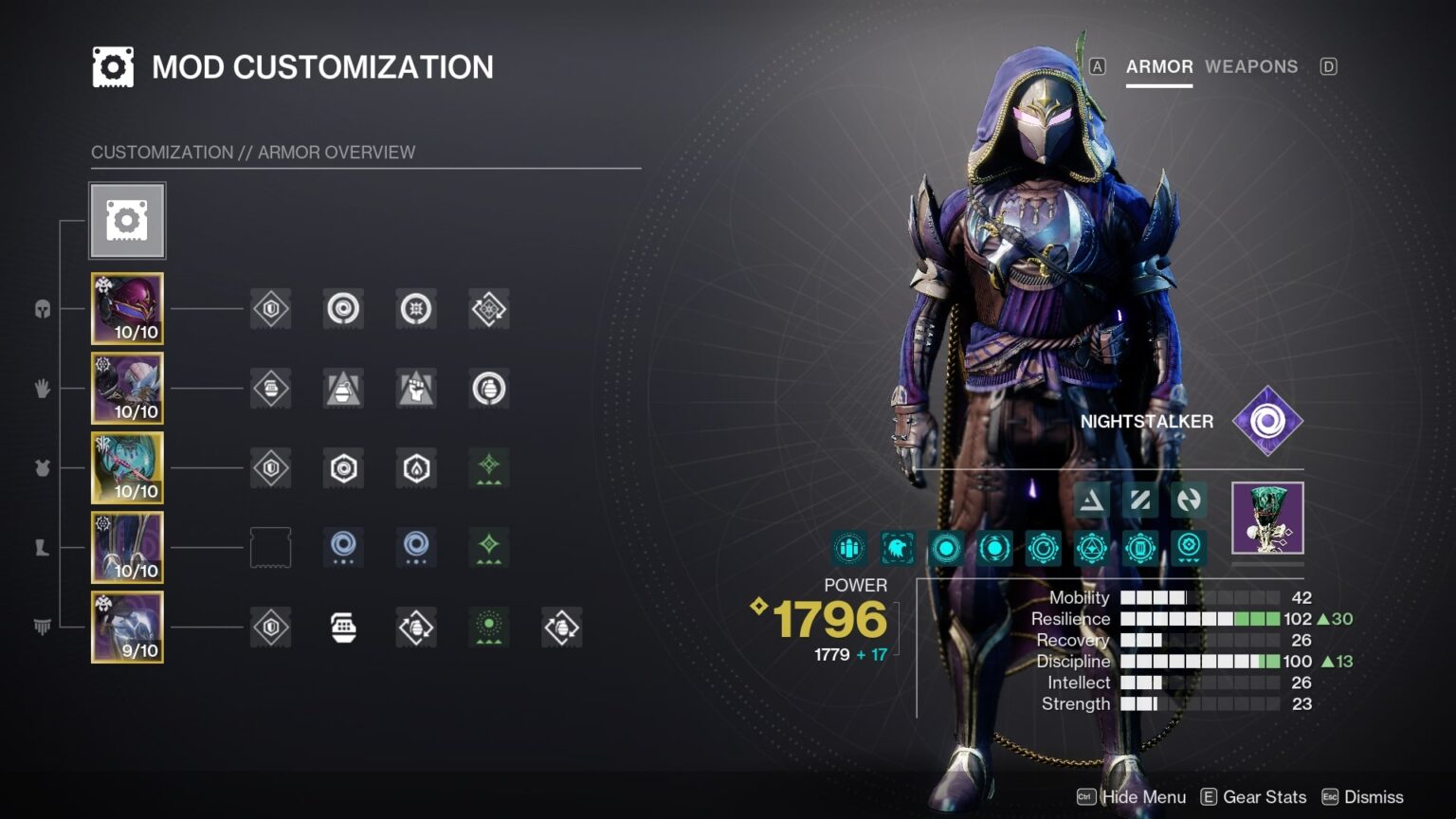Viewport: 1456px width, 819px height.
Task: Open the teal chest armor slot
Action: [127, 467]
